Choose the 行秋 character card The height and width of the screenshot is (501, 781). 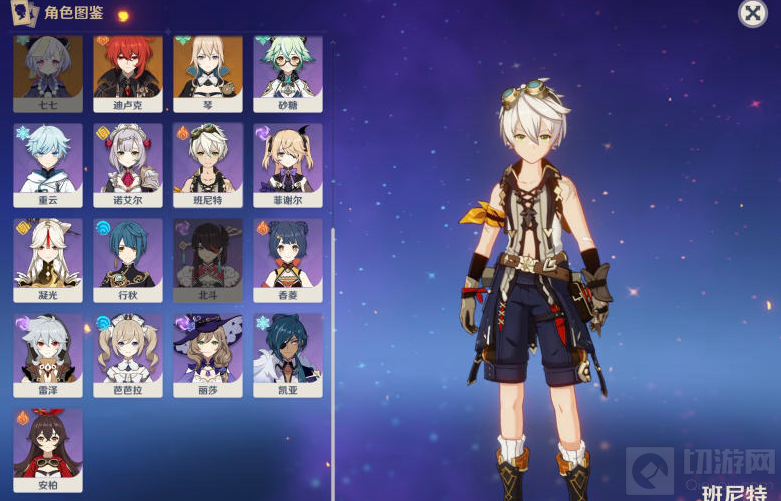pos(128,257)
